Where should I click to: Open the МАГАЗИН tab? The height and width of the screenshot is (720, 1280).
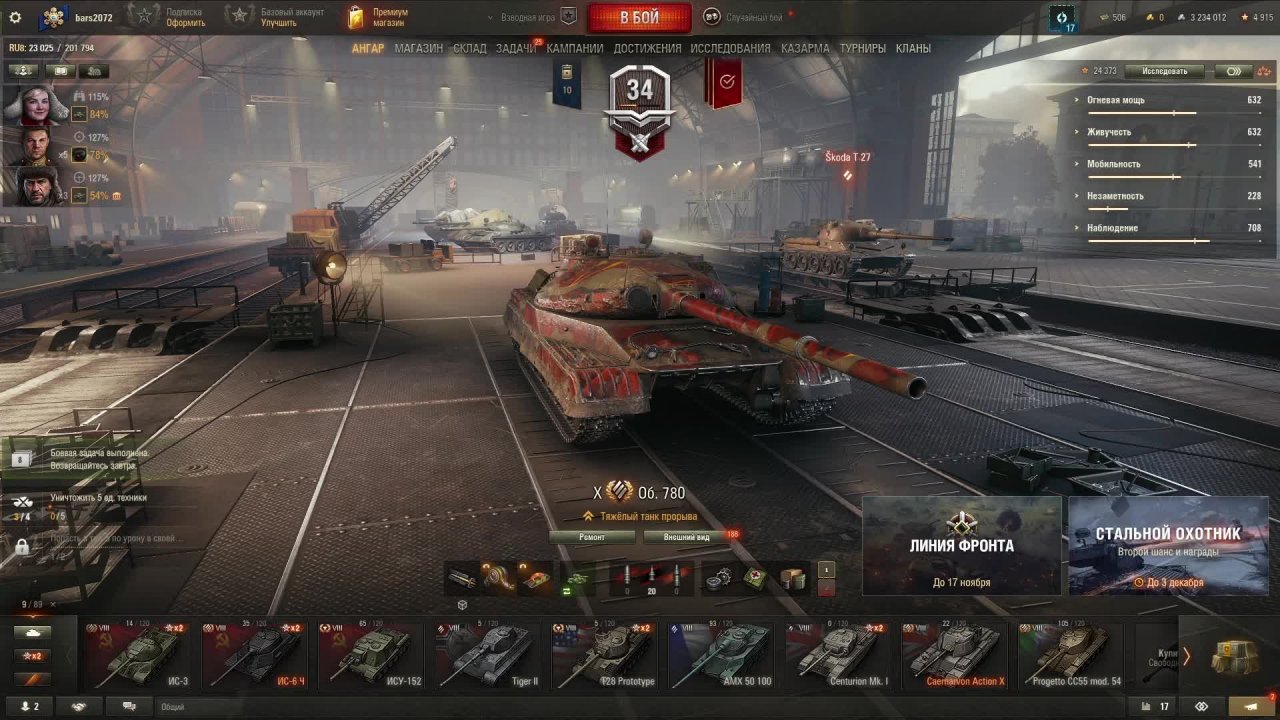point(418,48)
